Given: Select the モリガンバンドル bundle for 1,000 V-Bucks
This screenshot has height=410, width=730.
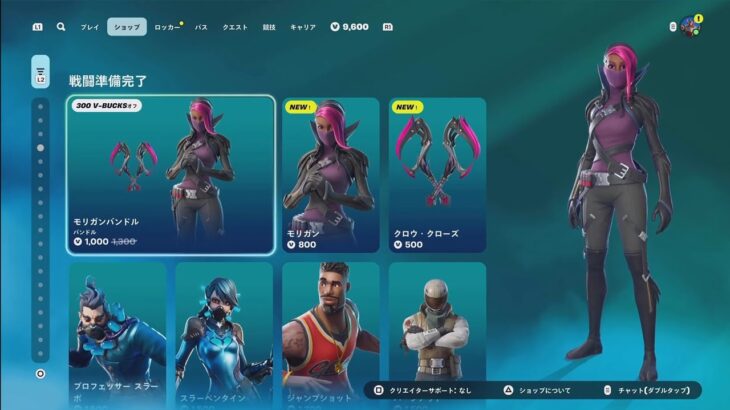Looking at the screenshot, I should click(x=171, y=175).
